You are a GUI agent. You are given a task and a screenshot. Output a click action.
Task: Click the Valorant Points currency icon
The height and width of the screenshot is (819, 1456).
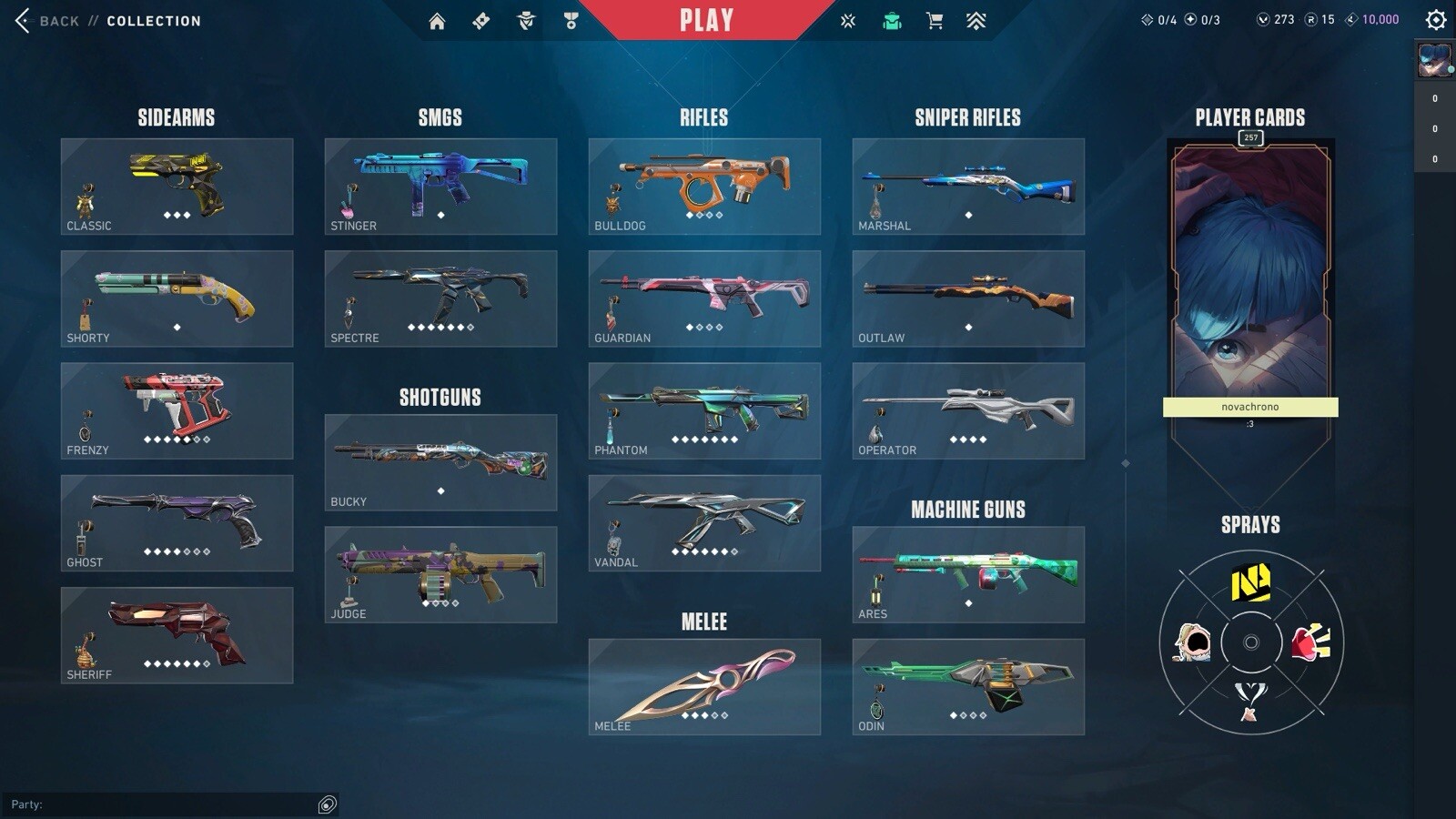[1264, 18]
